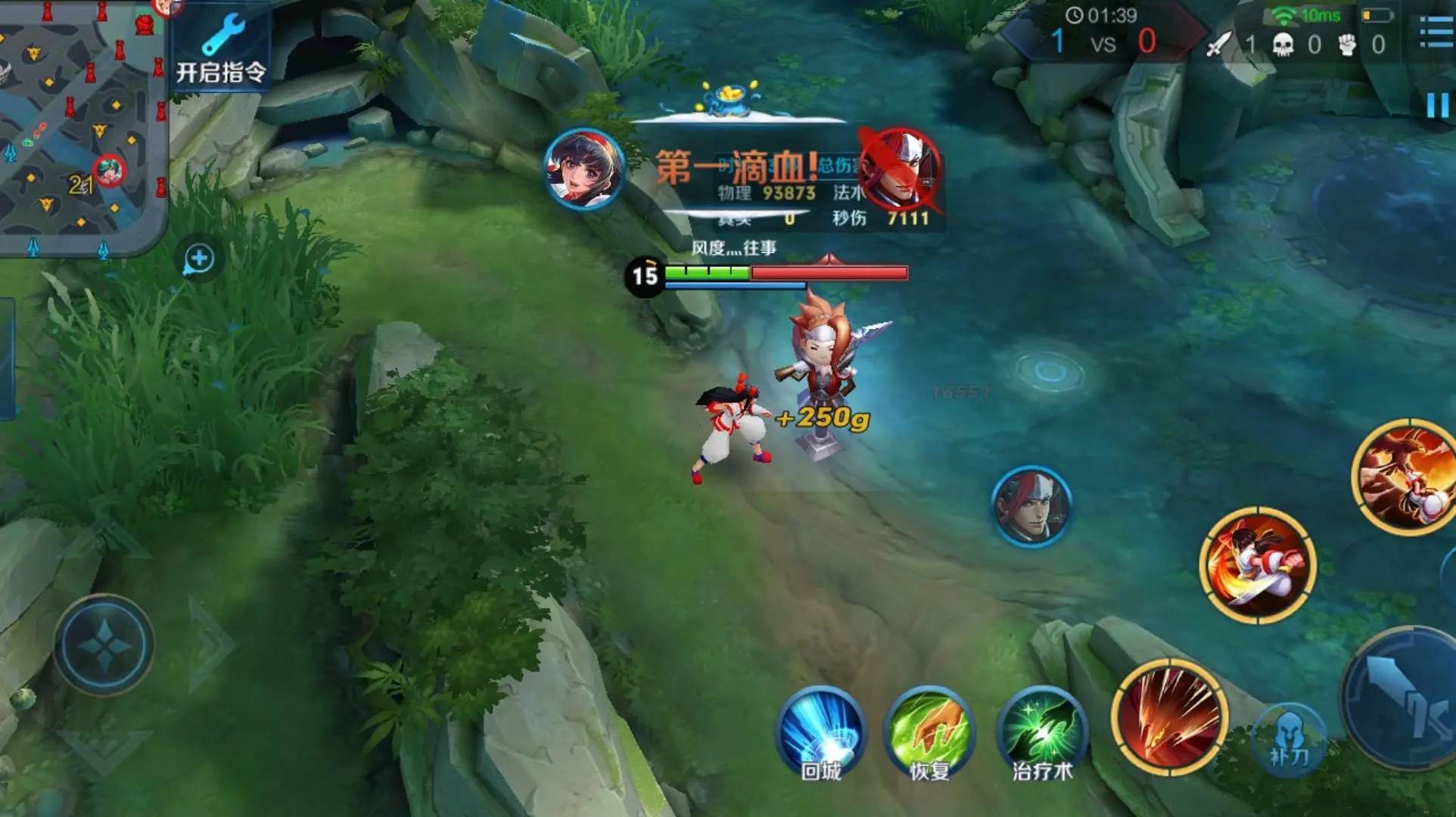The height and width of the screenshot is (817, 1456).
Task: Pause the match
Action: point(1437,106)
